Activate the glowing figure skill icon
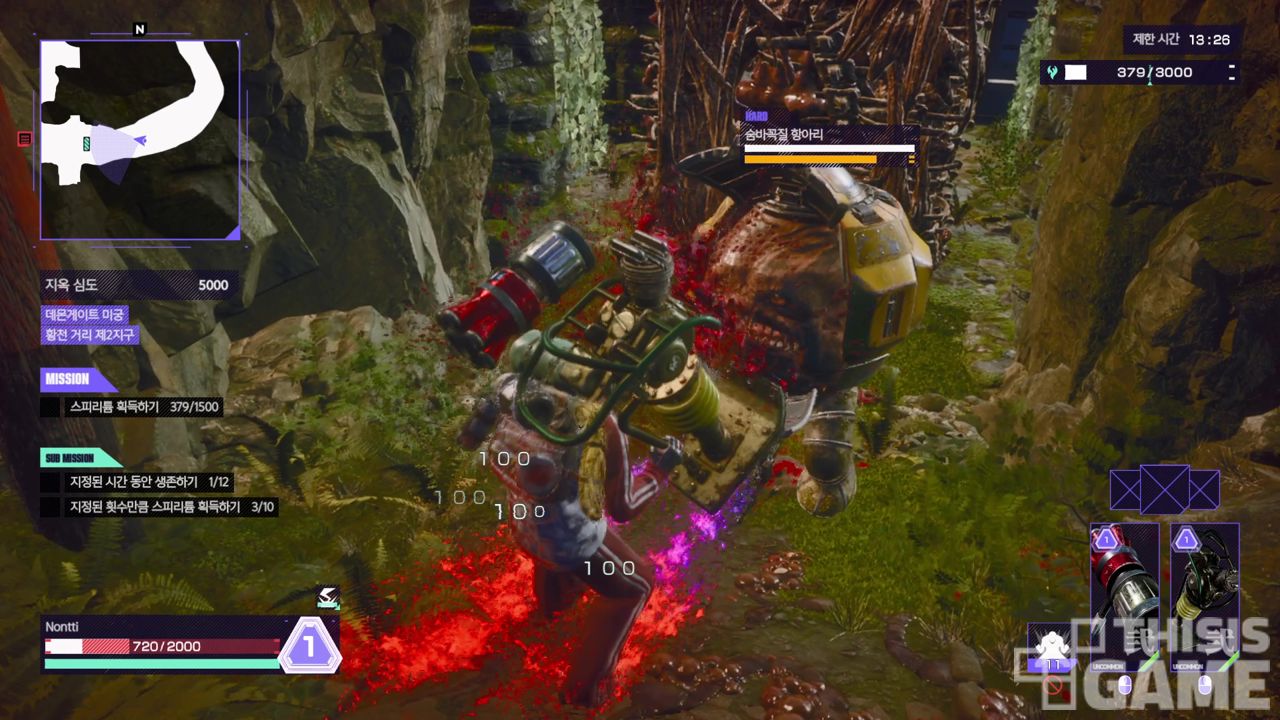The width and height of the screenshot is (1280, 720). (1051, 646)
